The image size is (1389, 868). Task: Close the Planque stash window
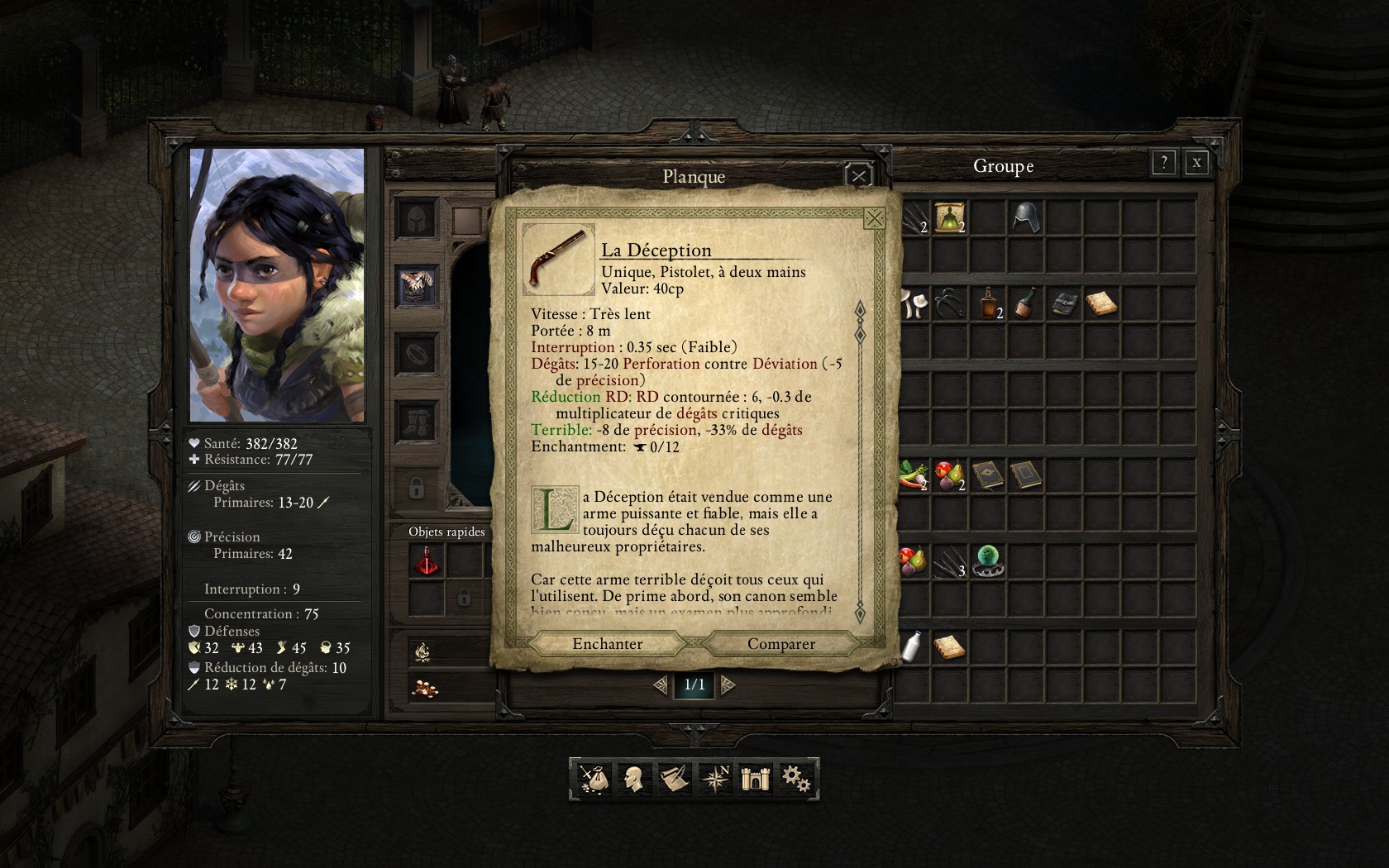tap(859, 175)
